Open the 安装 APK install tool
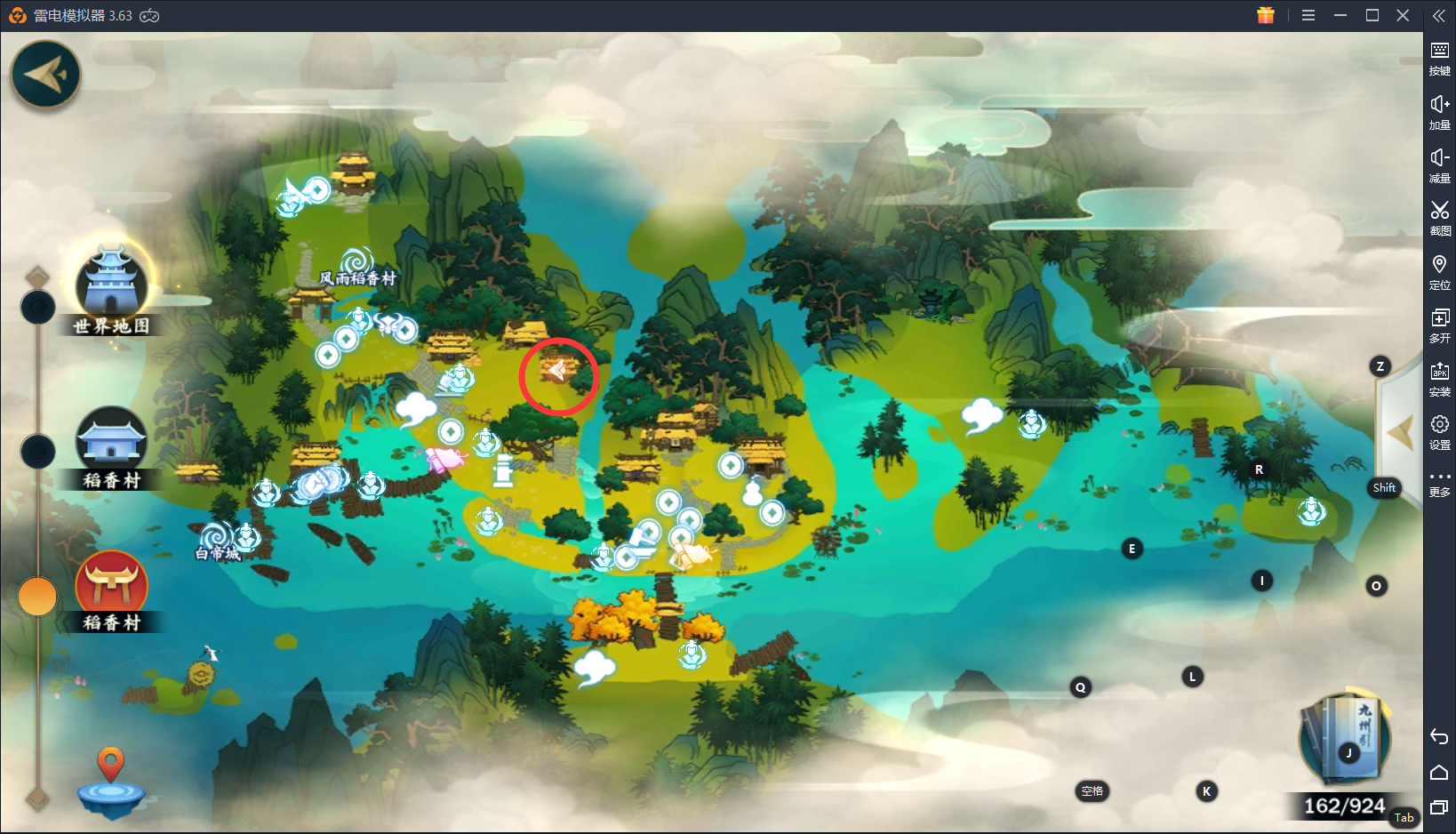Screen dimensions: 1456x834 click(1439, 377)
